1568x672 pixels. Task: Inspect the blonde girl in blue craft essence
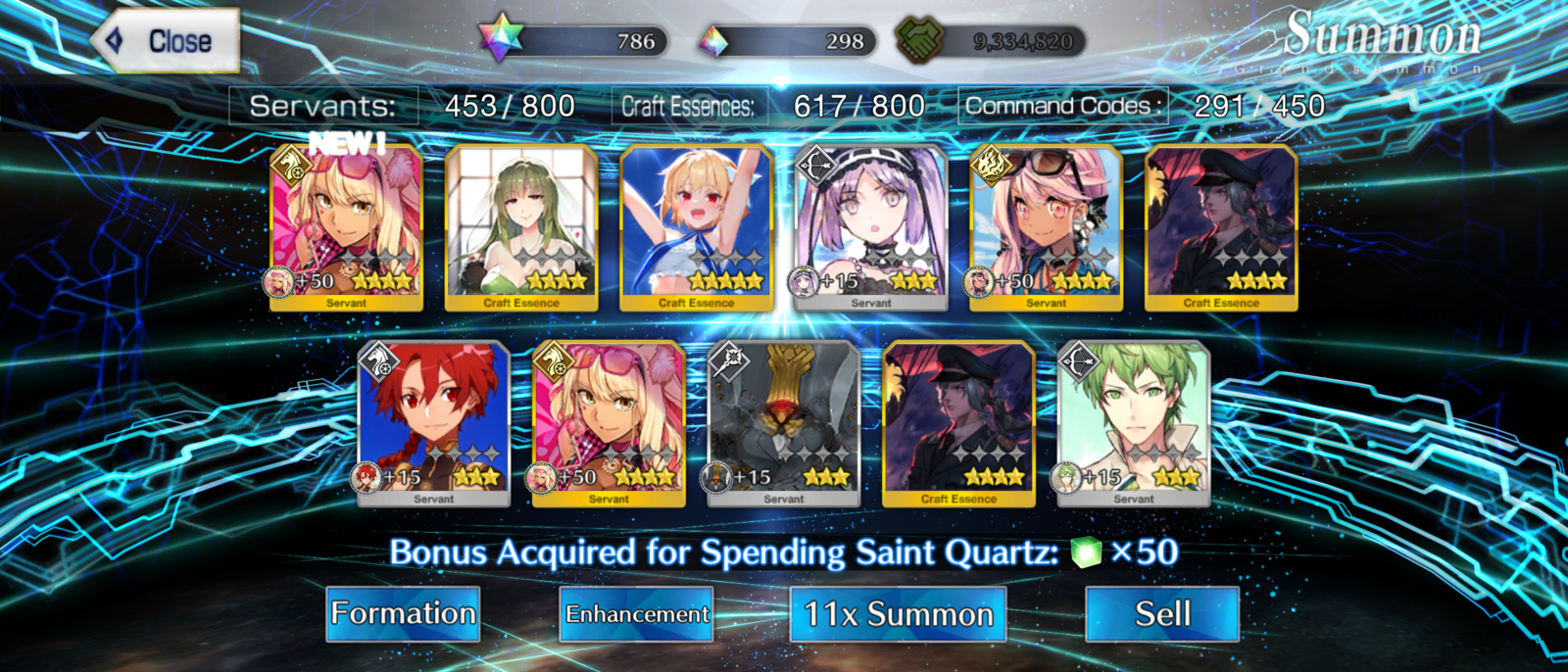[x=697, y=228]
